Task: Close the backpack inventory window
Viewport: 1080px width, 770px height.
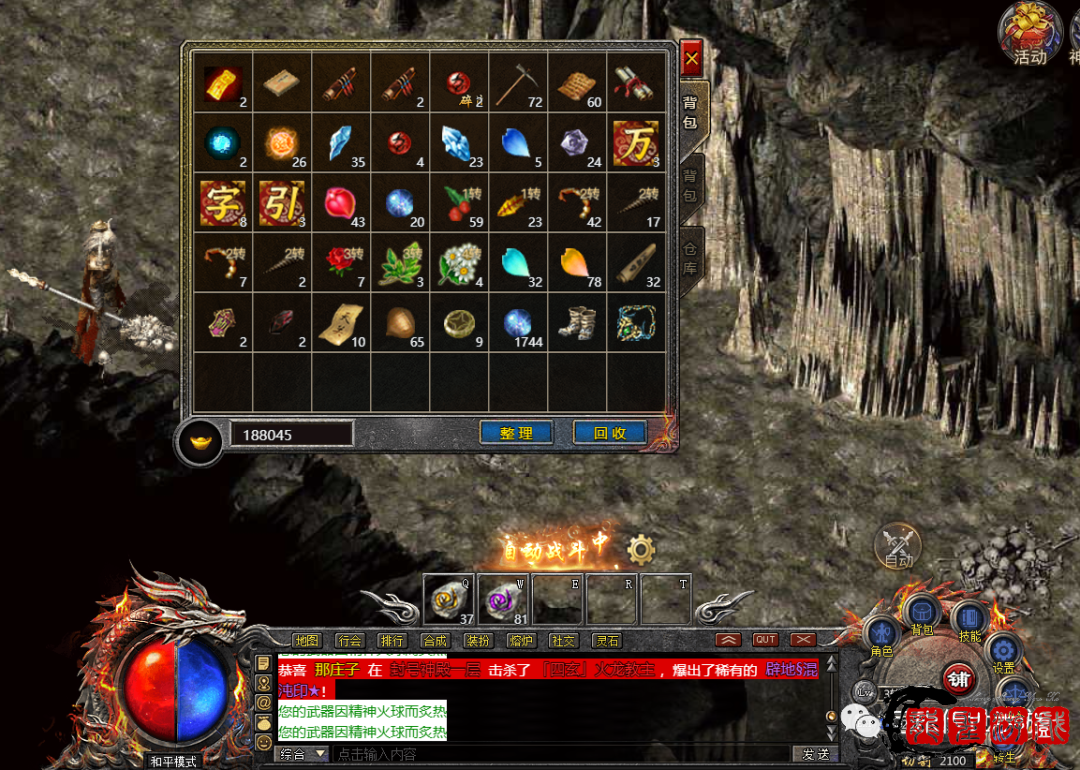Action: [691, 59]
